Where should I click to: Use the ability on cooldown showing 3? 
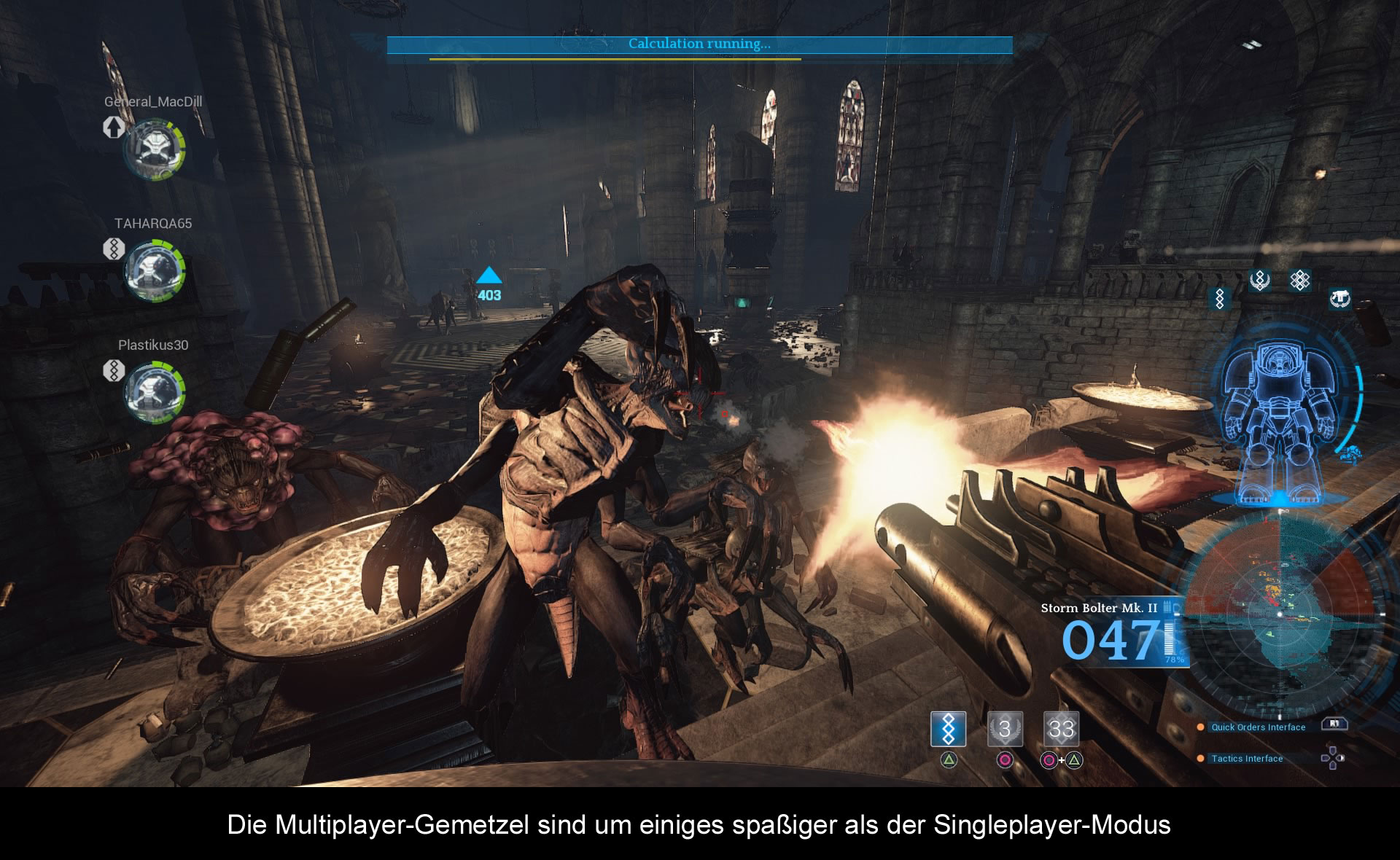[x=1005, y=729]
